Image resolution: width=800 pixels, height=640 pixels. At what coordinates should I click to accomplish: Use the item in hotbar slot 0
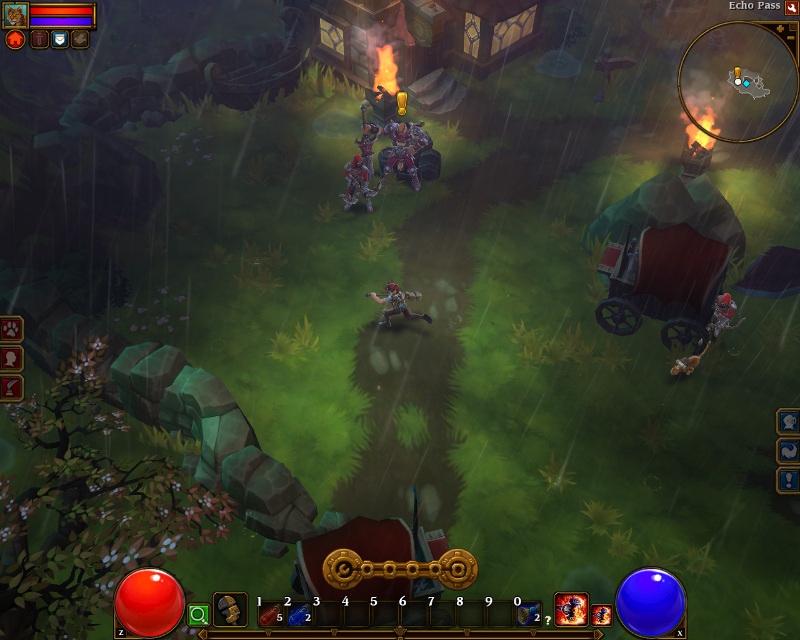click(x=528, y=614)
